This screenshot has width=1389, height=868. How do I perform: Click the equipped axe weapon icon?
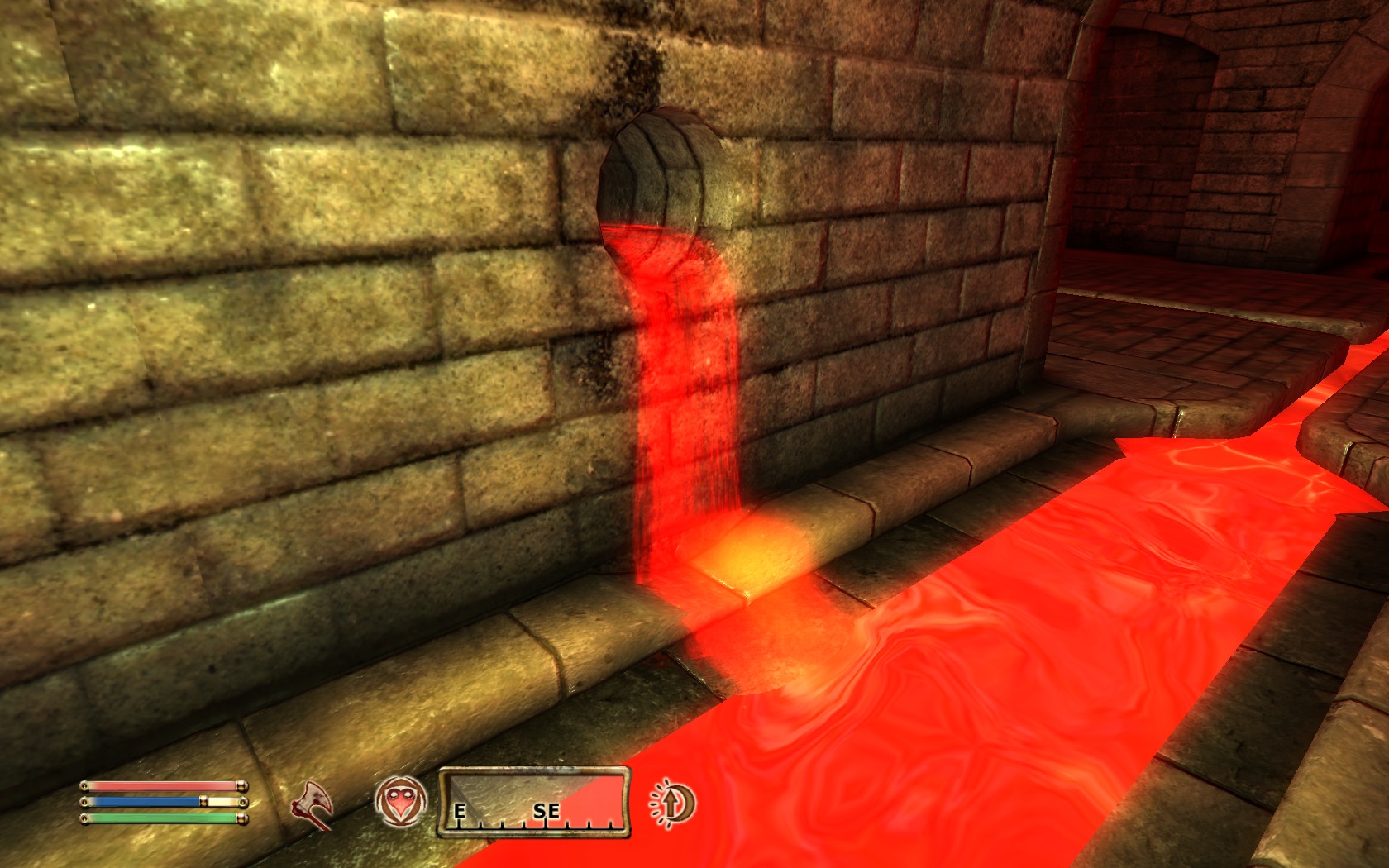pos(313,803)
